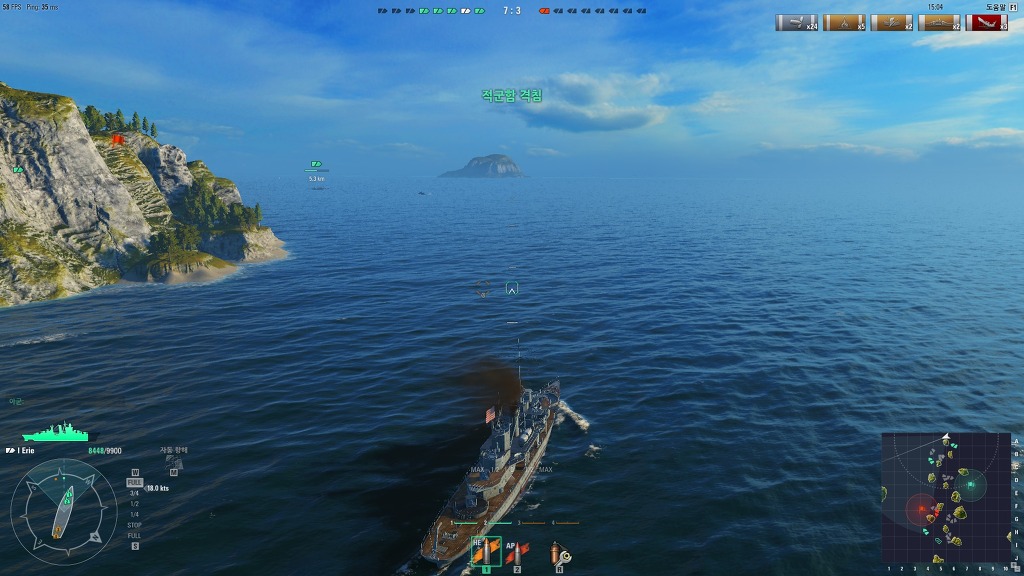The image size is (1024, 576).
Task: Open the propeller ribbon with x24 count
Action: pyautogui.click(x=797, y=23)
